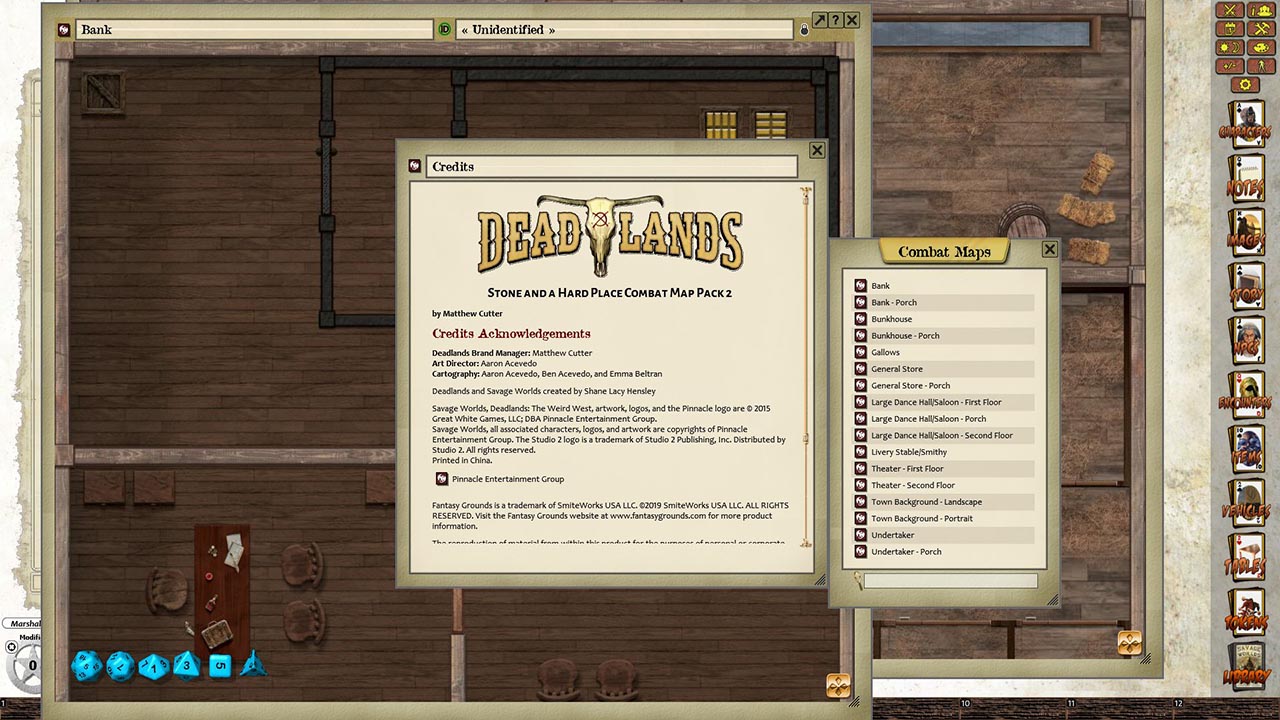The width and height of the screenshot is (1280, 720).
Task: Open the NPCs sidebar icon
Action: [1247, 338]
